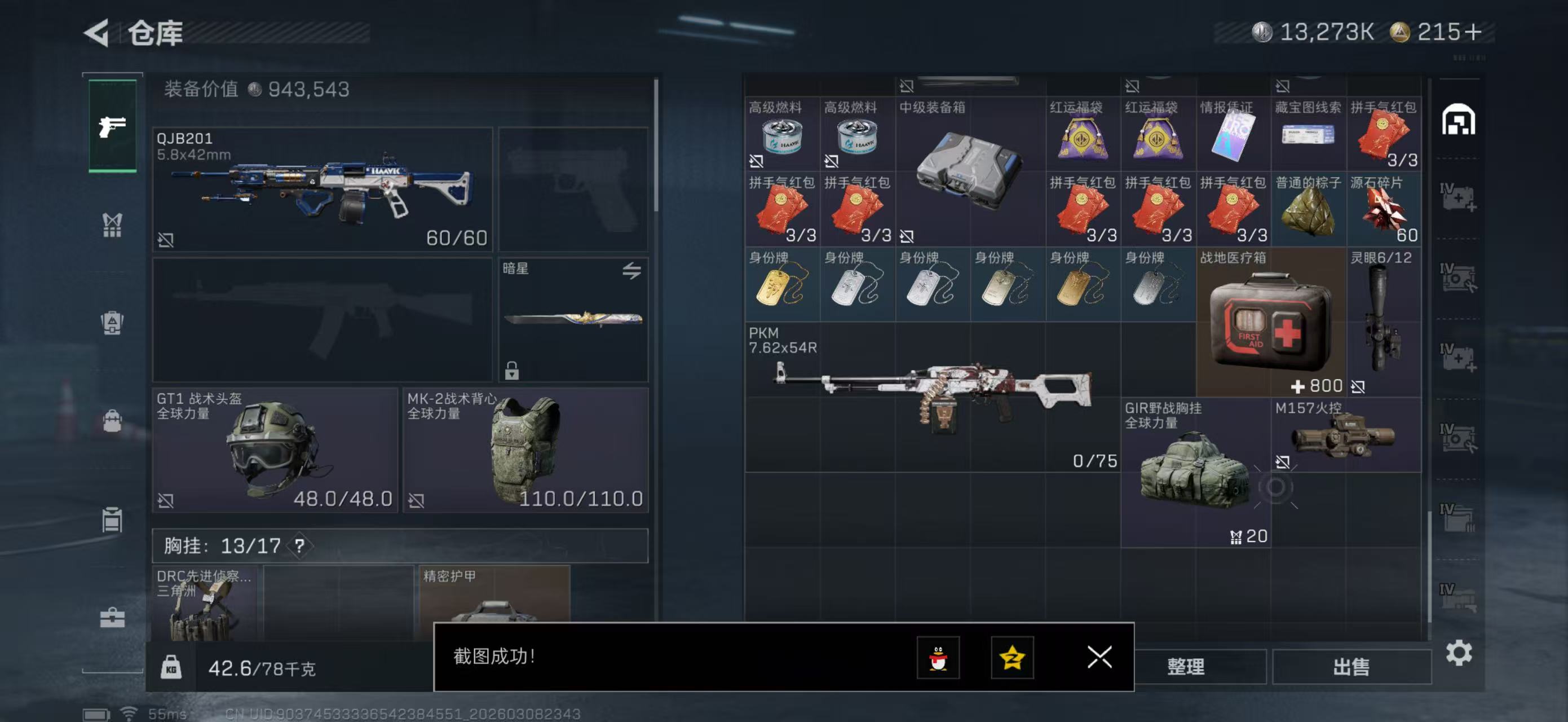Click the 整理 sort button
This screenshot has height=722, width=1568.
click(x=1186, y=667)
